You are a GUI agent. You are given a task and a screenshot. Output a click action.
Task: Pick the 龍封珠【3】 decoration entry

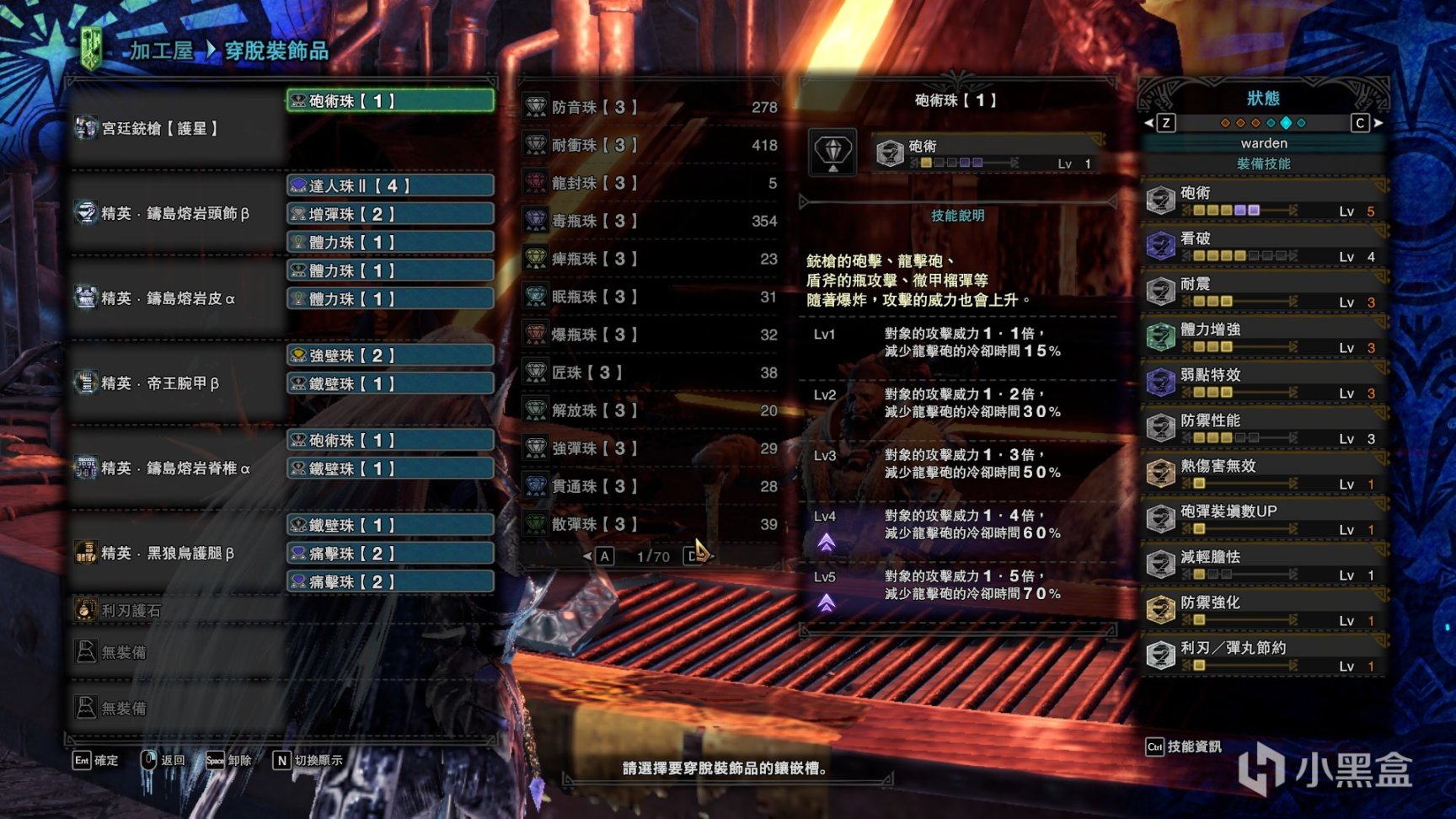click(650, 183)
